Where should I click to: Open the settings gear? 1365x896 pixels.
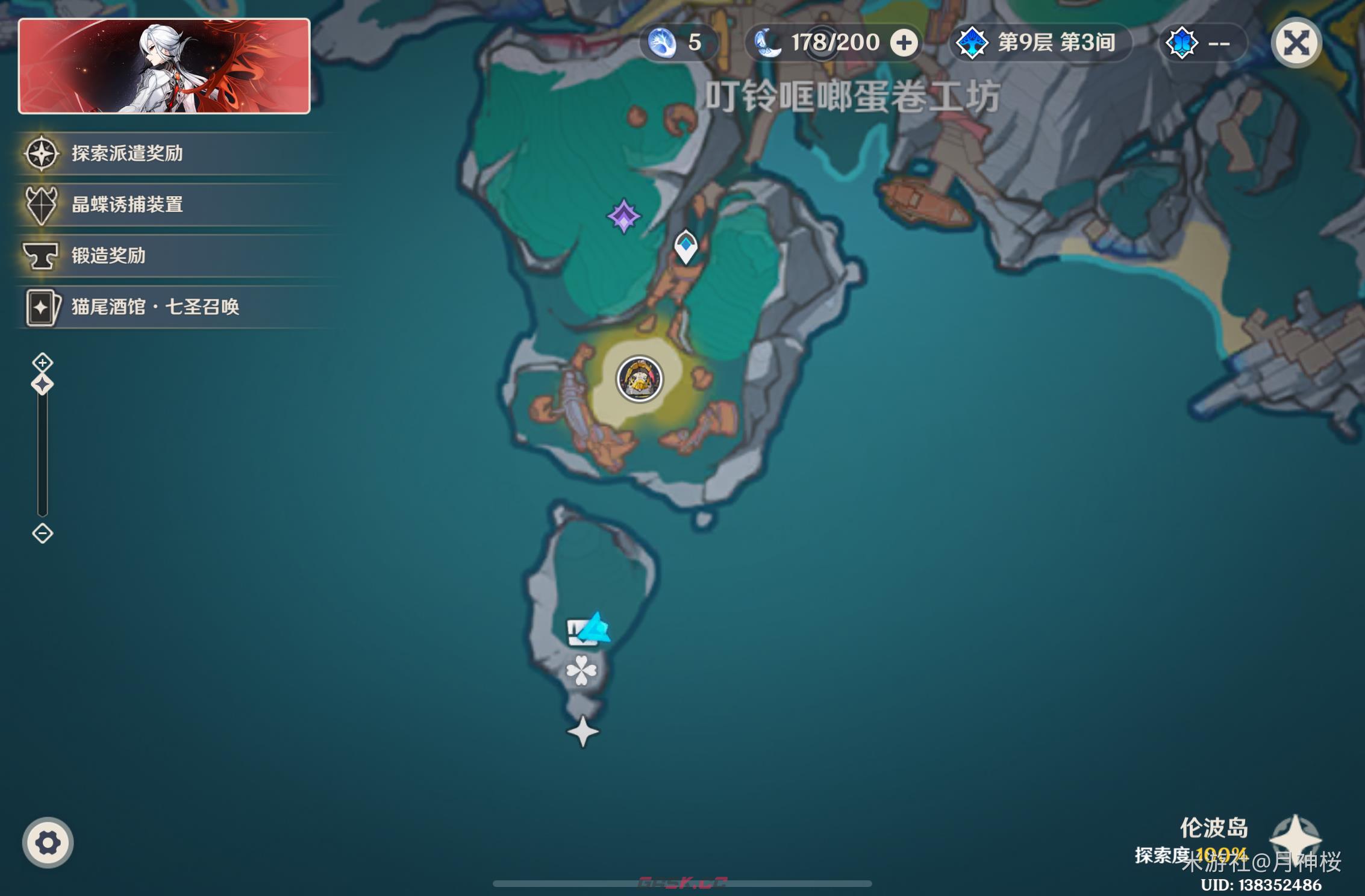pos(47,843)
